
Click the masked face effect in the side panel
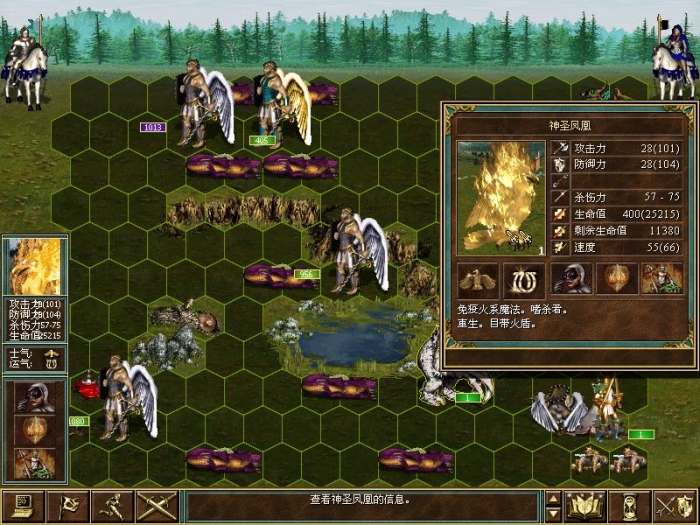point(35,396)
